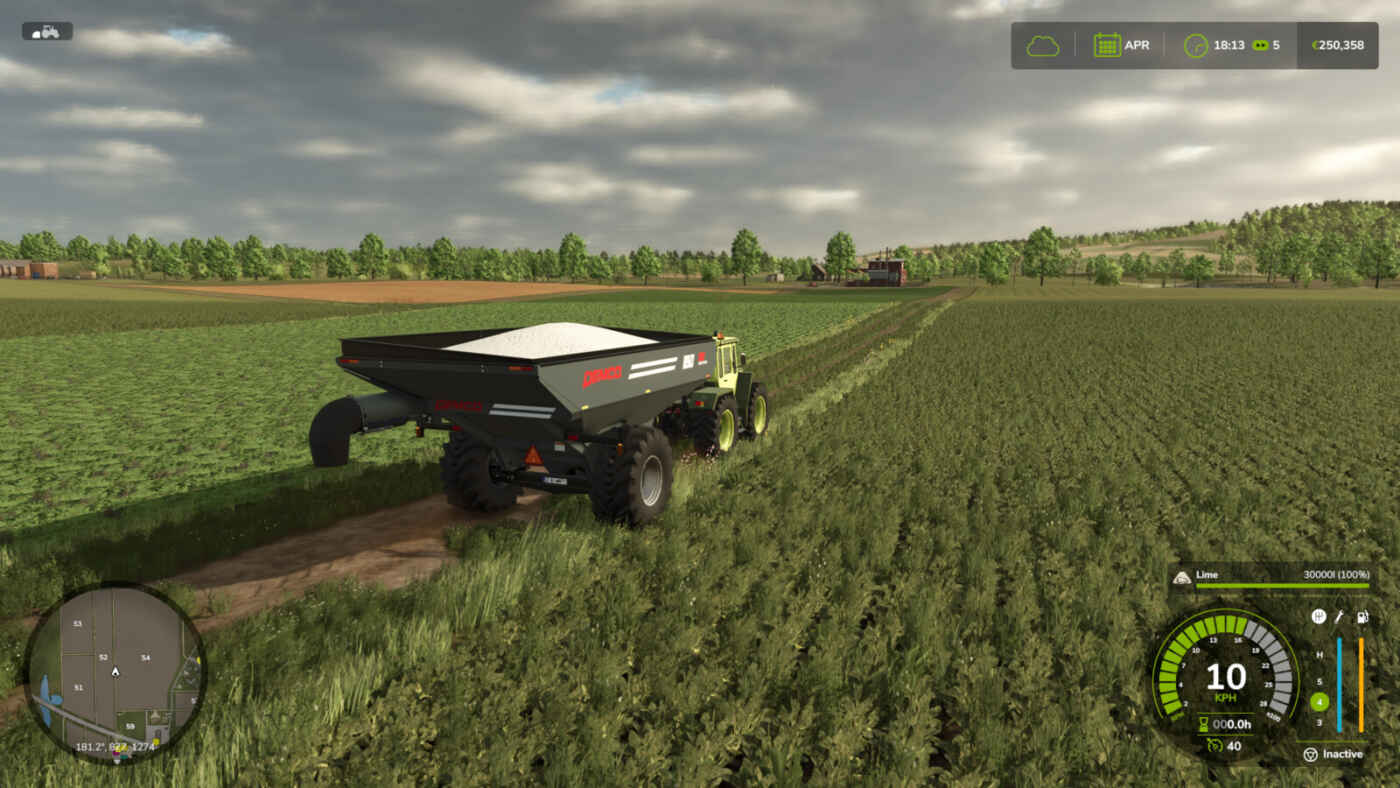This screenshot has height=788, width=1400.
Task: Click the cruise control speed icon
Action: tap(1213, 745)
